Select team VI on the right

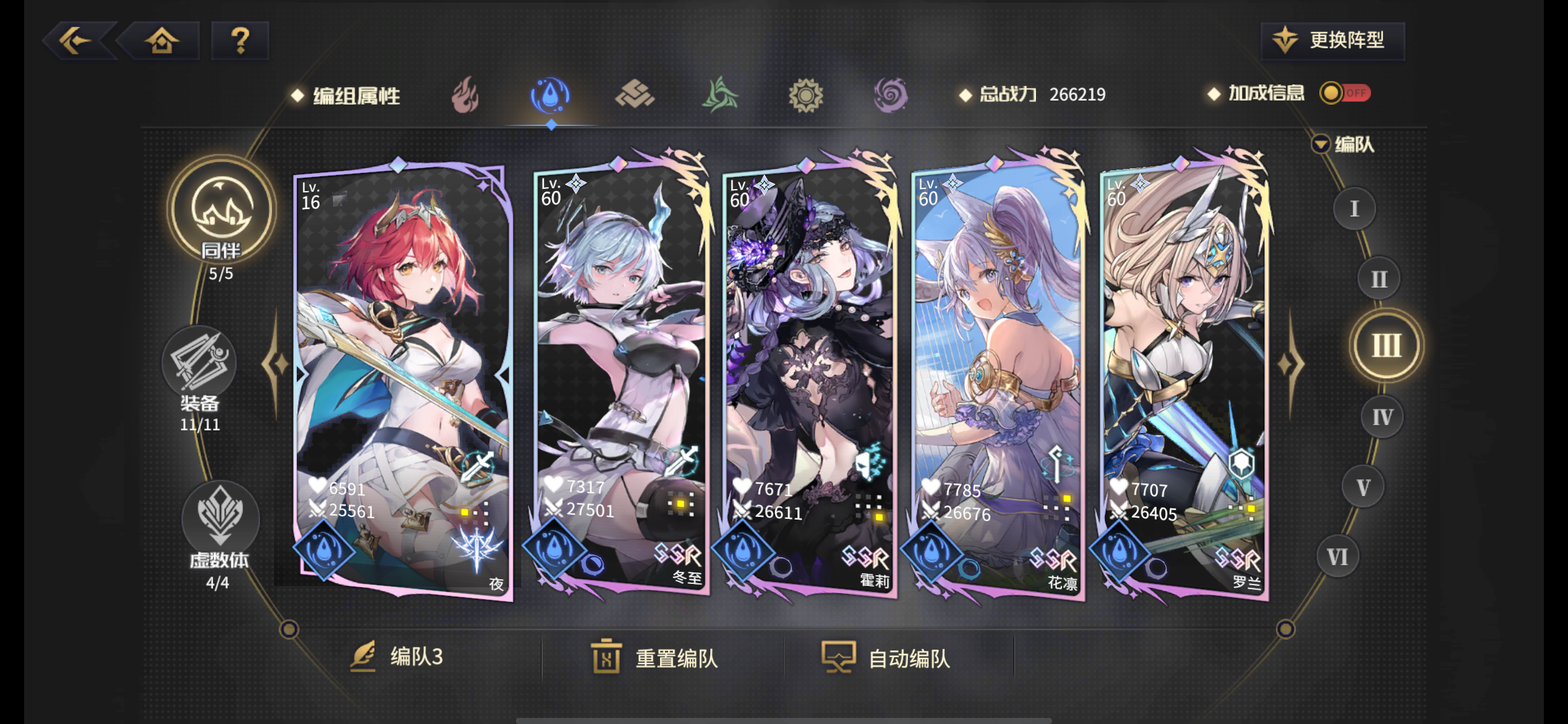click(x=1337, y=556)
